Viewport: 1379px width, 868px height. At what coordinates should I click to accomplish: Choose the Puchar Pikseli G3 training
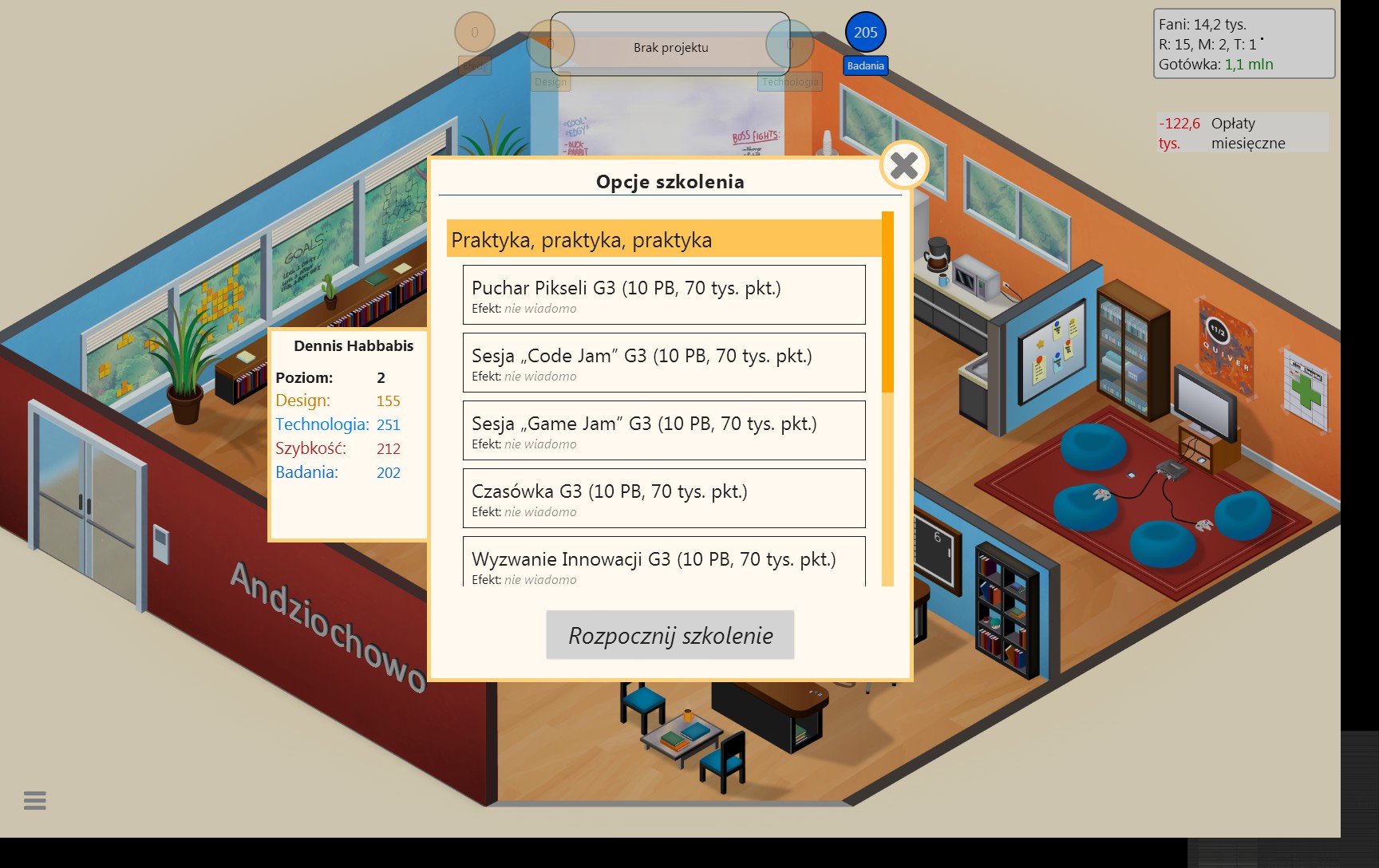(x=664, y=294)
